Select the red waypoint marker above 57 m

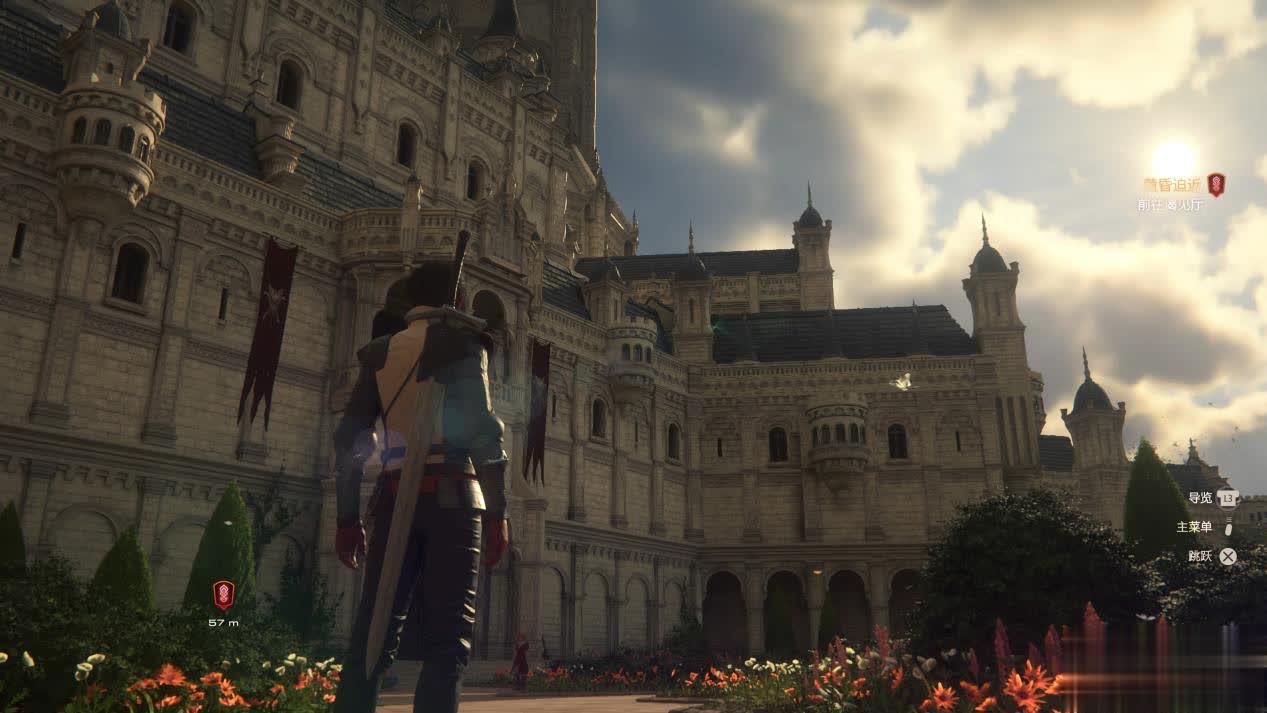223,595
